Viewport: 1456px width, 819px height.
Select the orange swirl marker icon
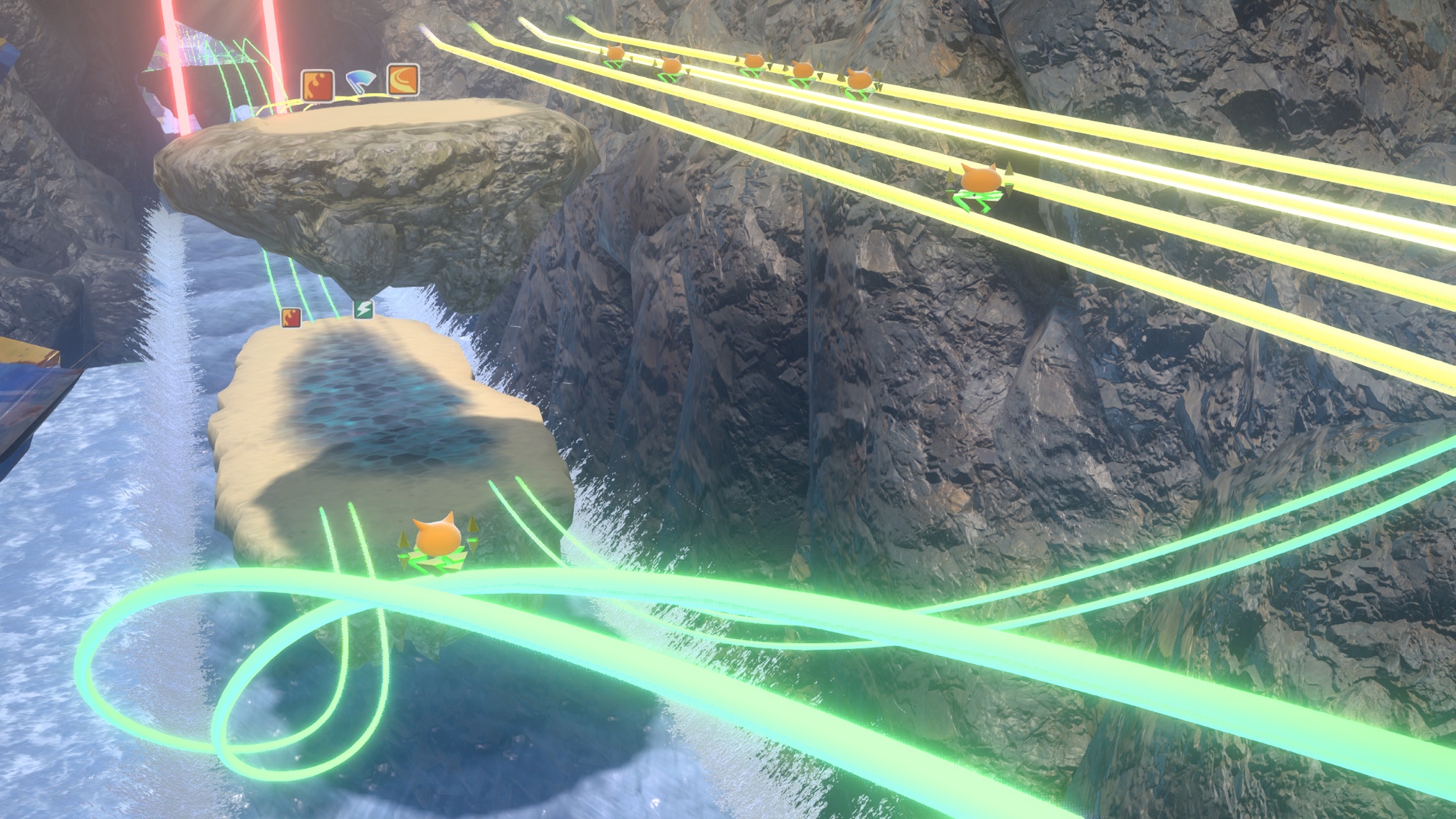point(403,79)
